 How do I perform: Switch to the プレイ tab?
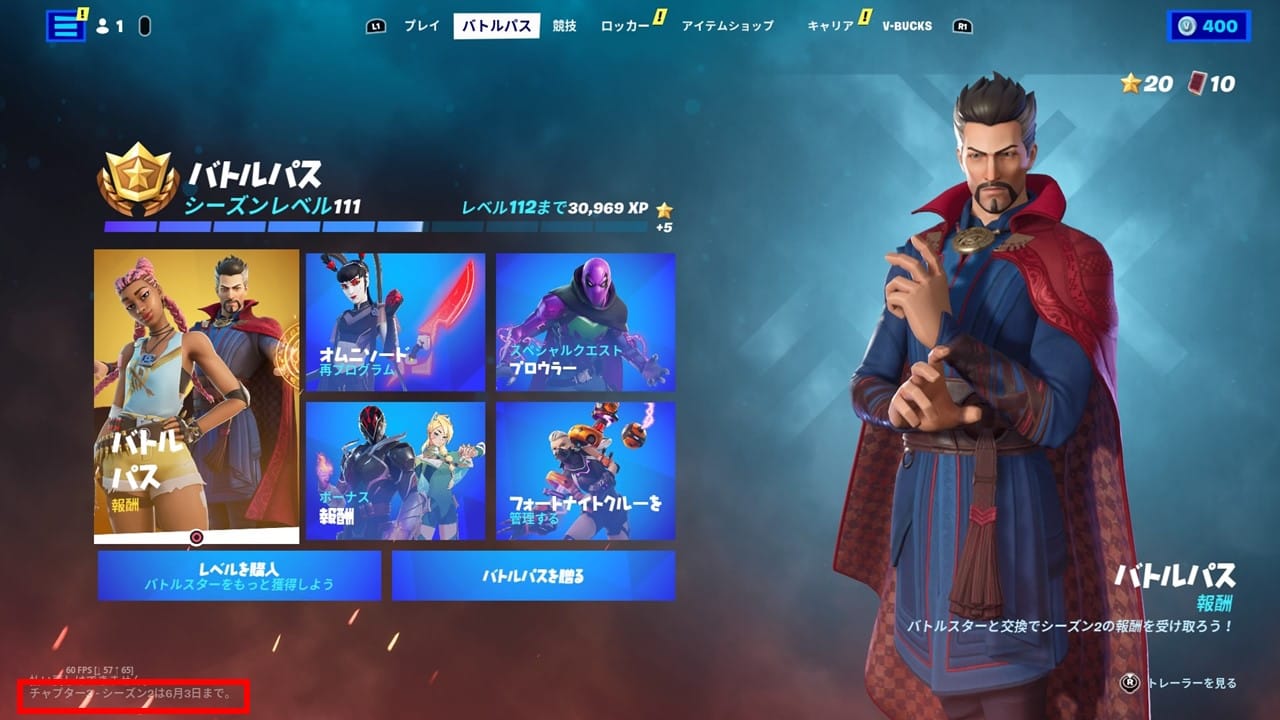pyautogui.click(x=421, y=26)
